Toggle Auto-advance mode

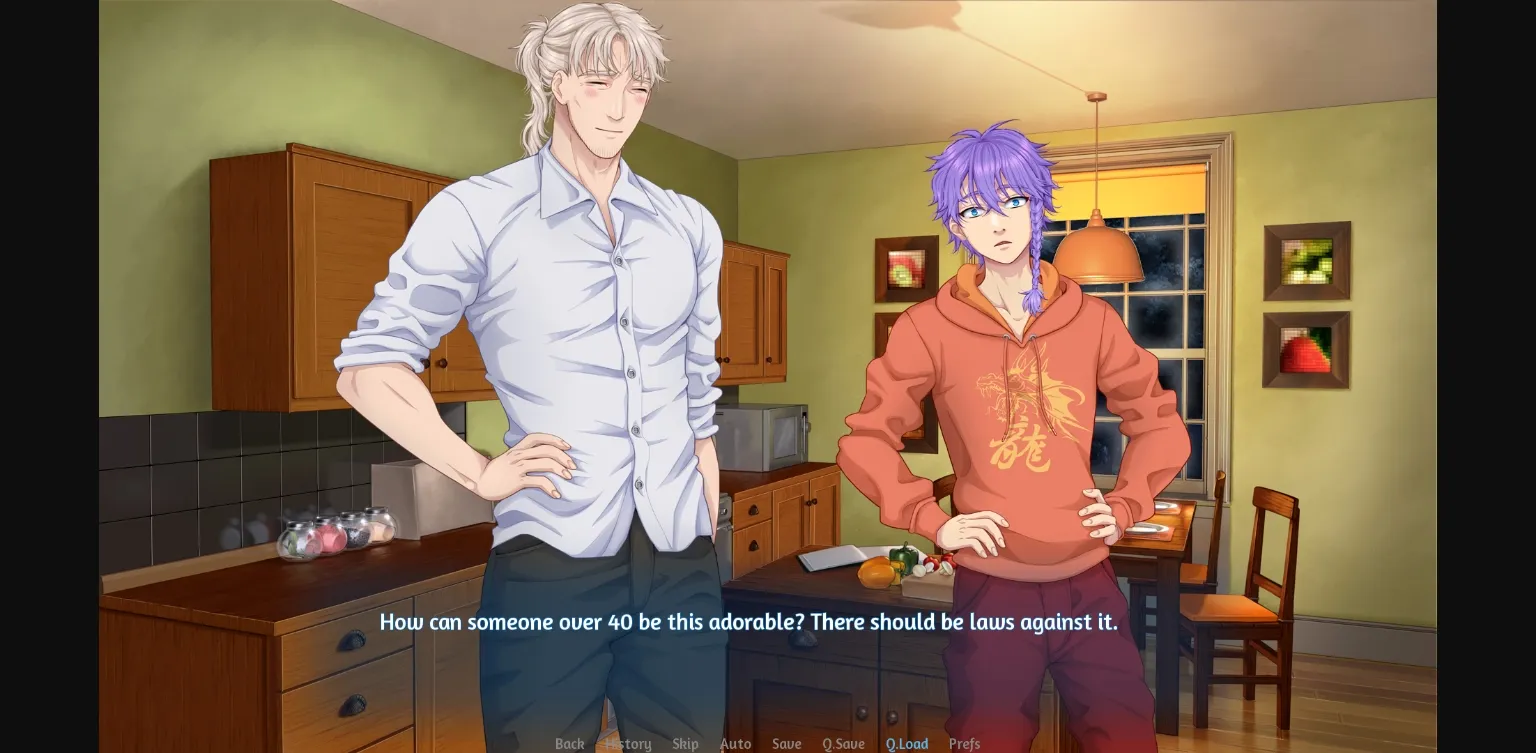(735, 744)
